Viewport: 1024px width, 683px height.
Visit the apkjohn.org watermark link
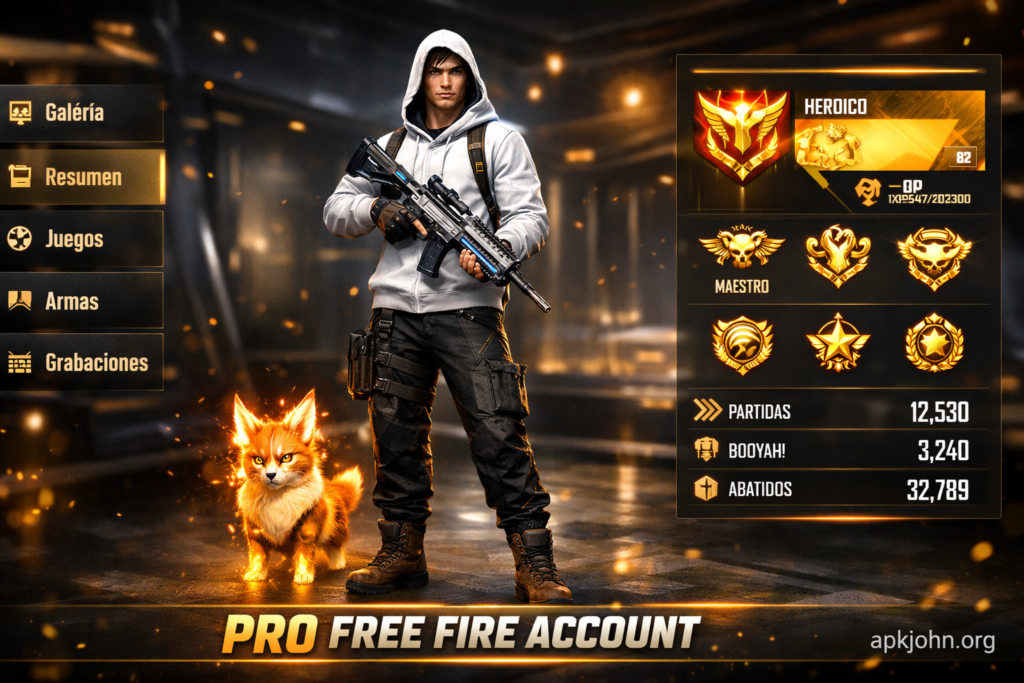click(932, 641)
